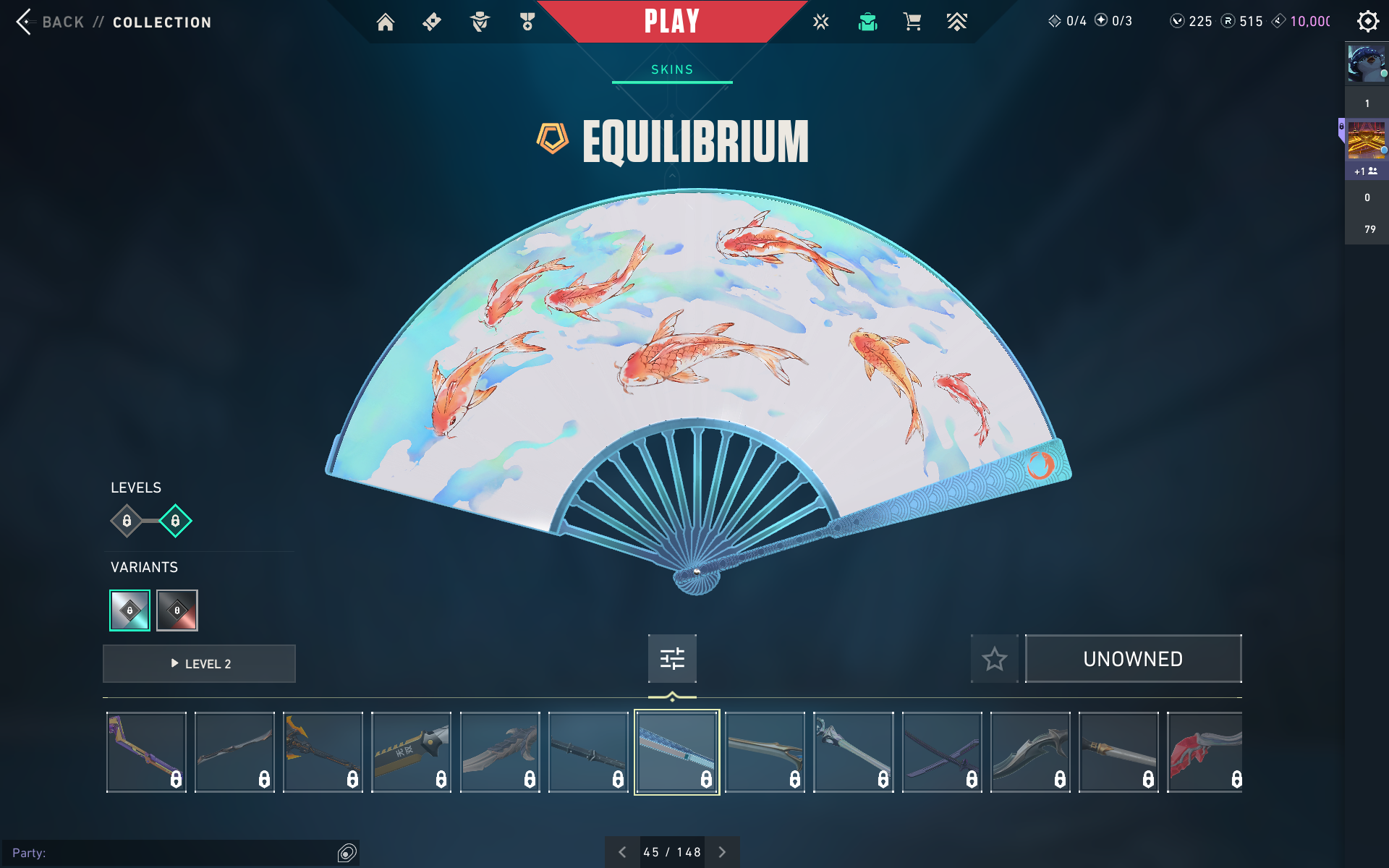Go to the previous skin page
The height and width of the screenshot is (868, 1389).
pos(622,852)
